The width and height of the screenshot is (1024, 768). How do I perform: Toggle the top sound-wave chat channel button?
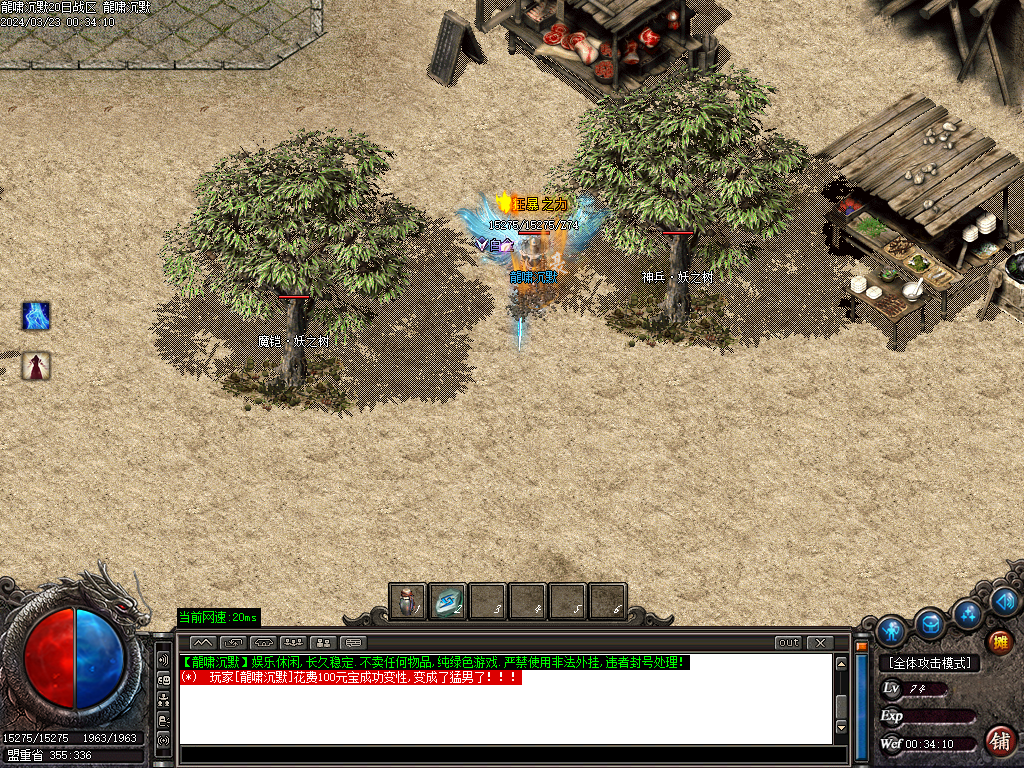[163, 660]
